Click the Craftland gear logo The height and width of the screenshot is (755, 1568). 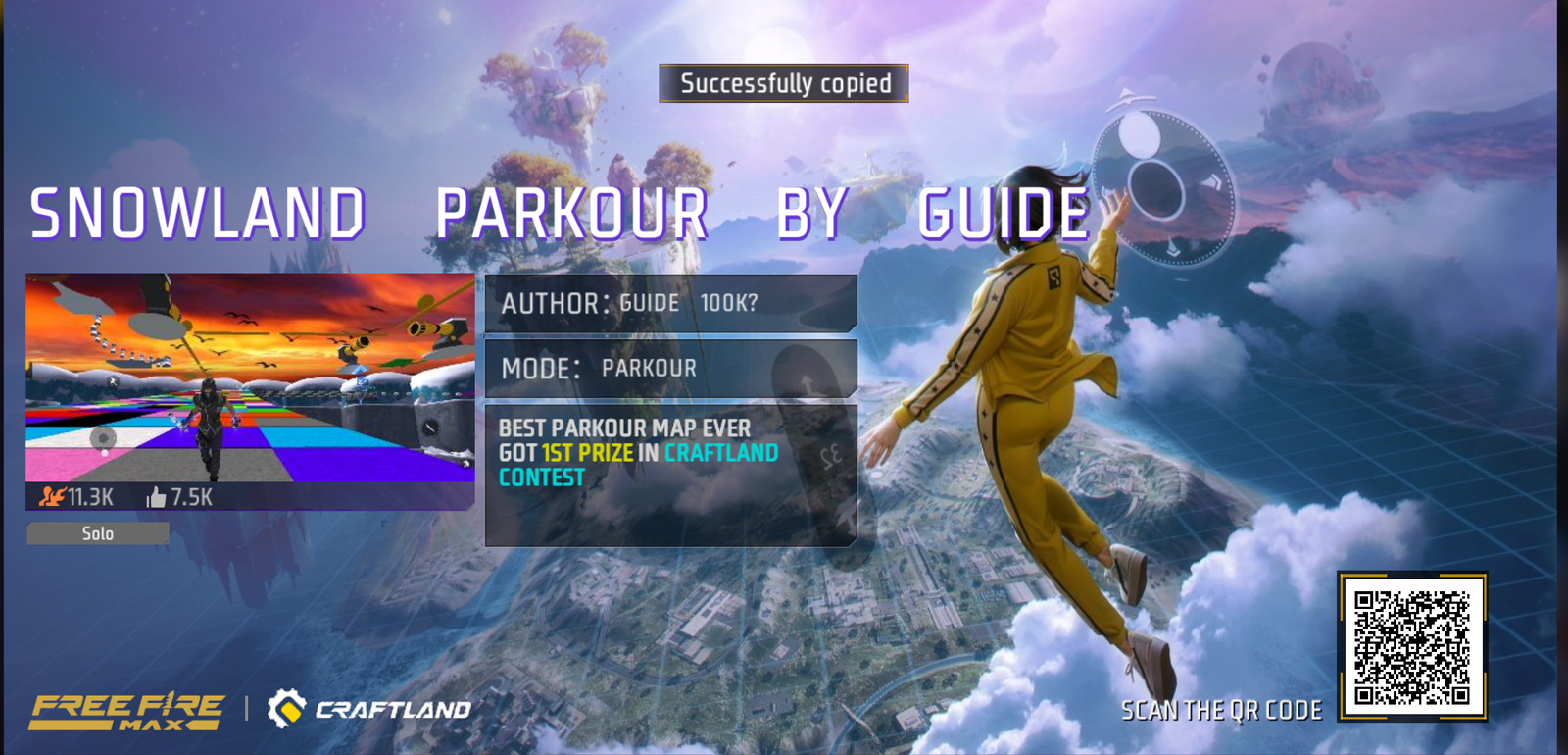coord(285,708)
